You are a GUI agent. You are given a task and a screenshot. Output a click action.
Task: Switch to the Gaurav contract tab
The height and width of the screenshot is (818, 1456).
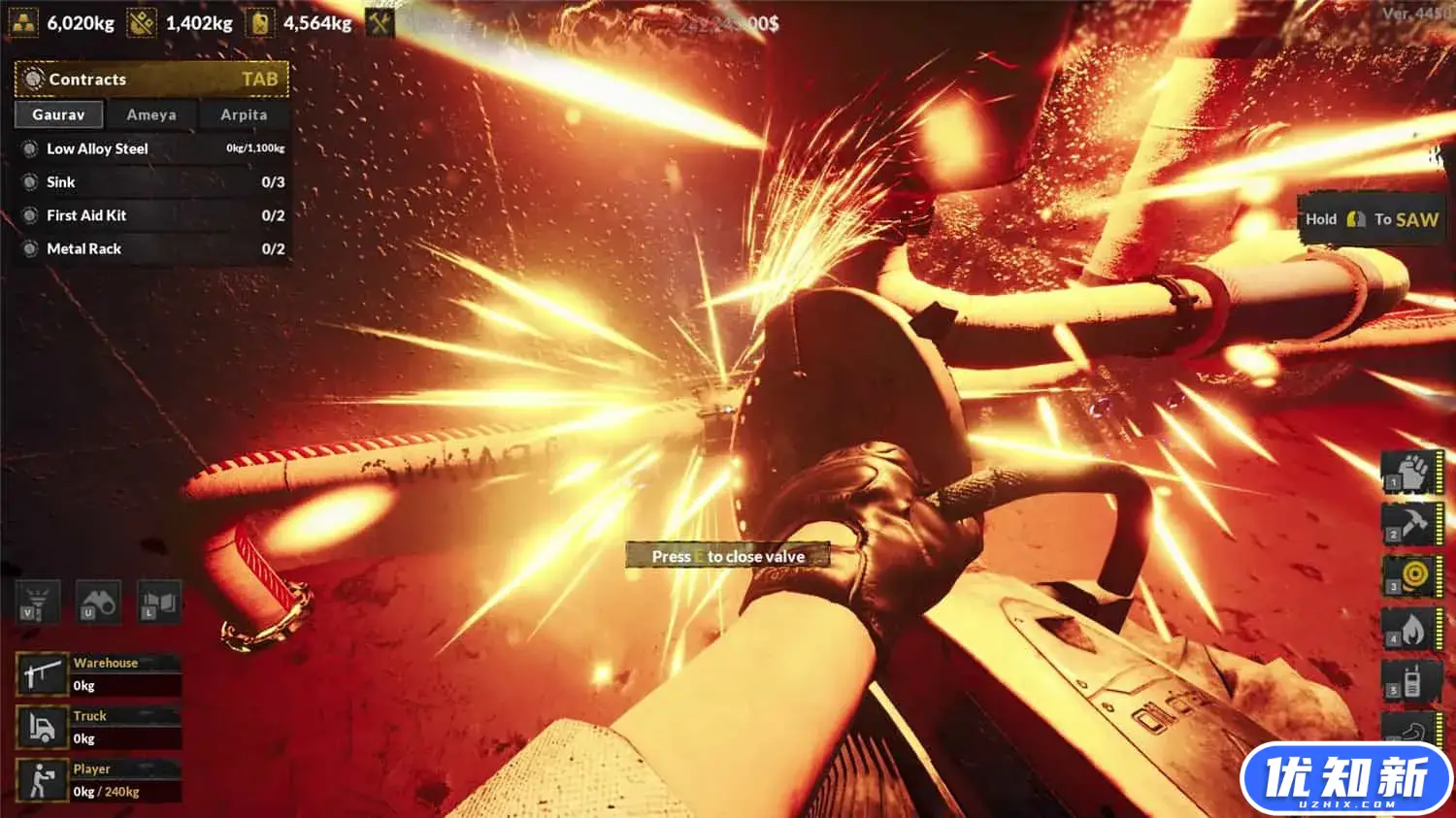tap(58, 115)
